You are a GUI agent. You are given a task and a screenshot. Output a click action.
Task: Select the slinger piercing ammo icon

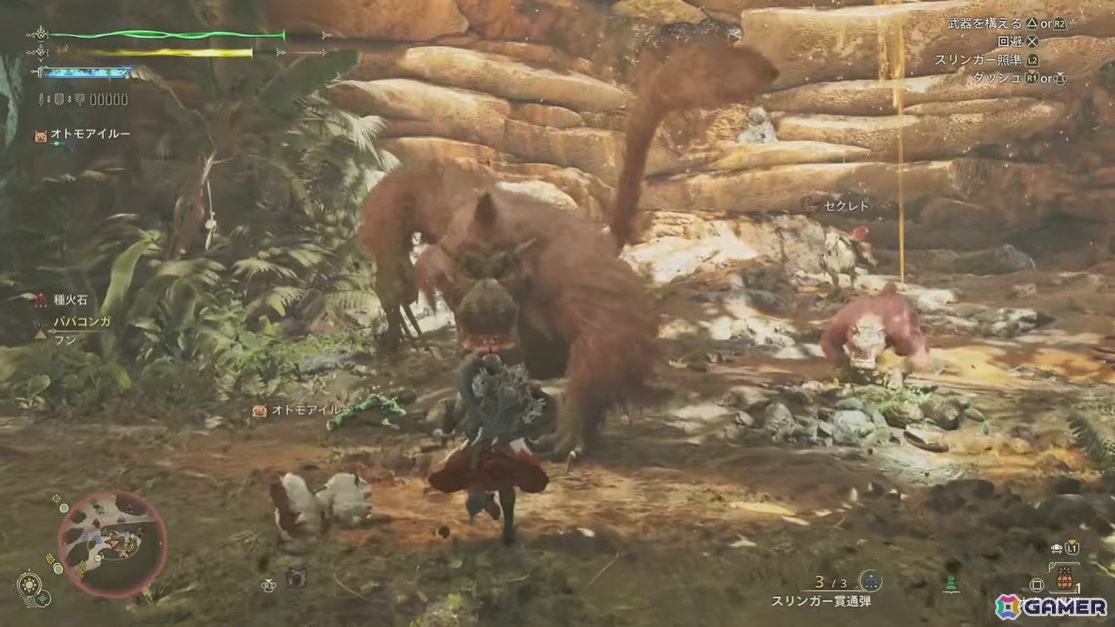tap(870, 581)
